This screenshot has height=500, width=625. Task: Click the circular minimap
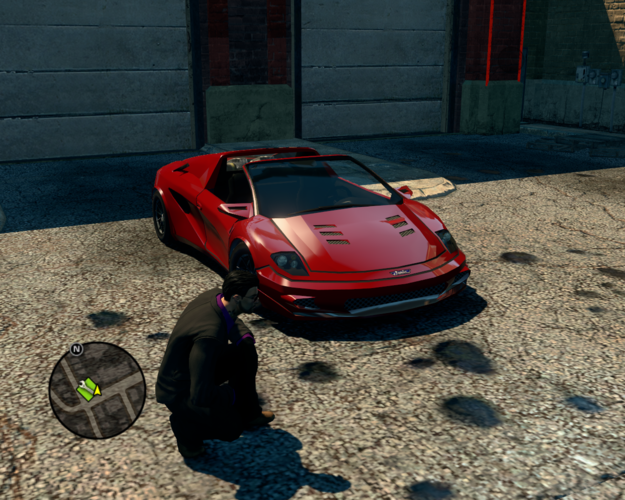[x=97, y=391]
